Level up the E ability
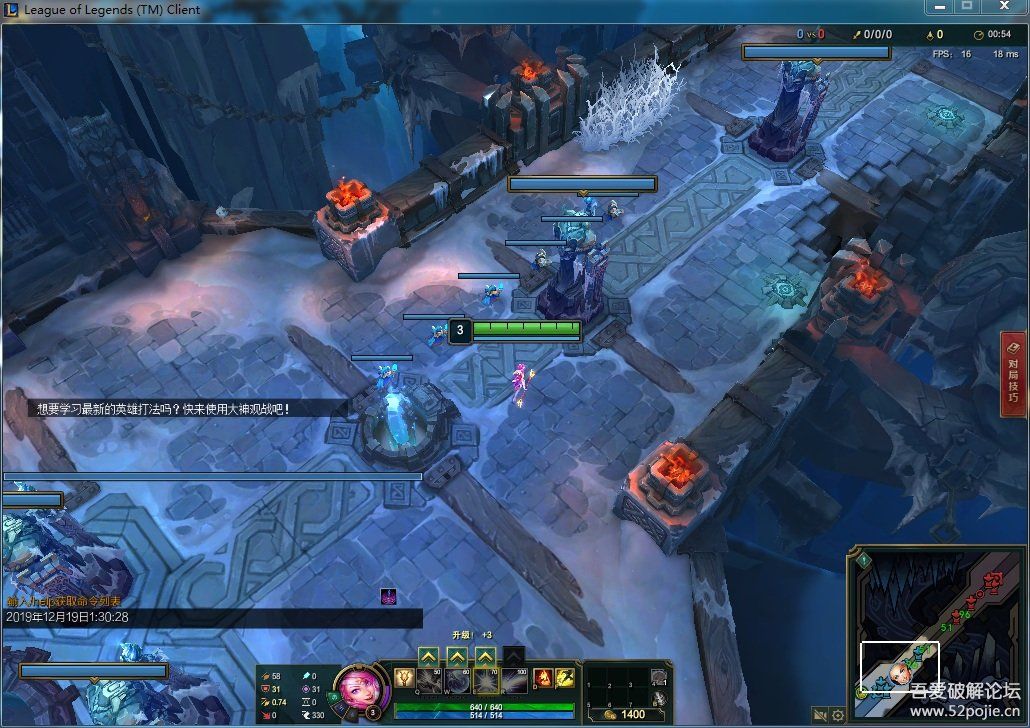The image size is (1030, 728). click(485, 656)
